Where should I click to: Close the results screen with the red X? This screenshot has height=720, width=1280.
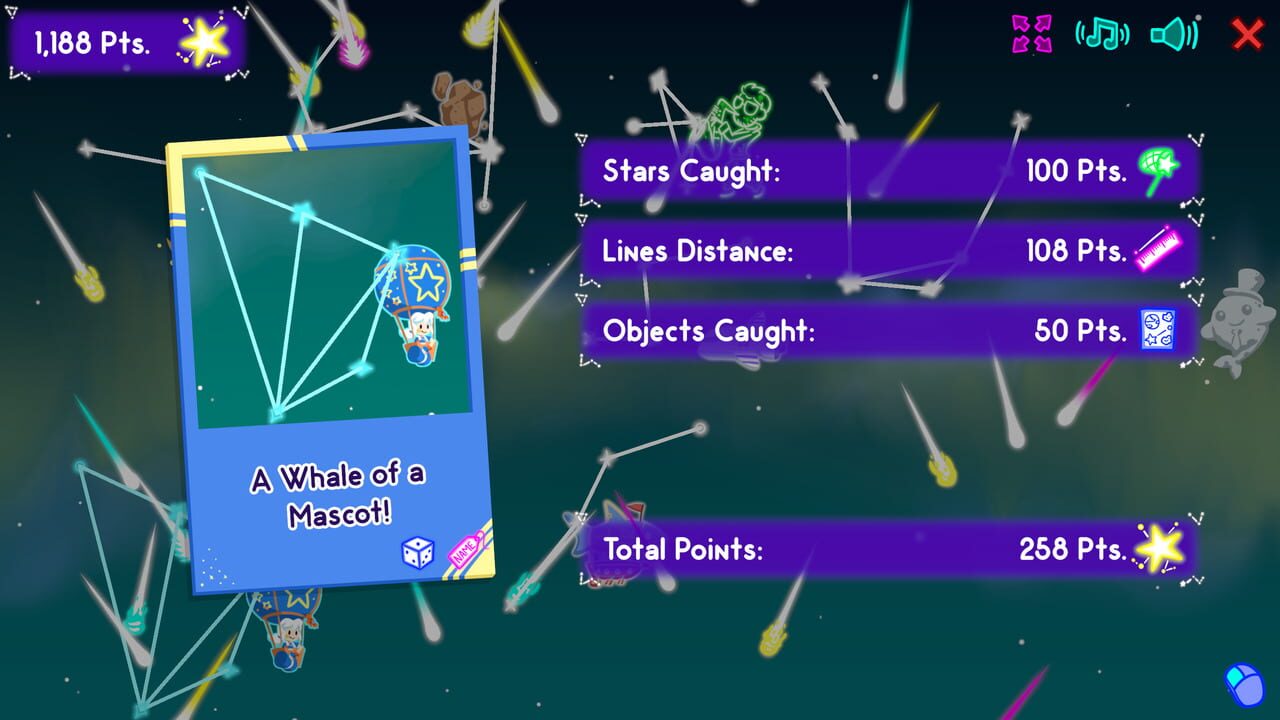tap(1247, 32)
